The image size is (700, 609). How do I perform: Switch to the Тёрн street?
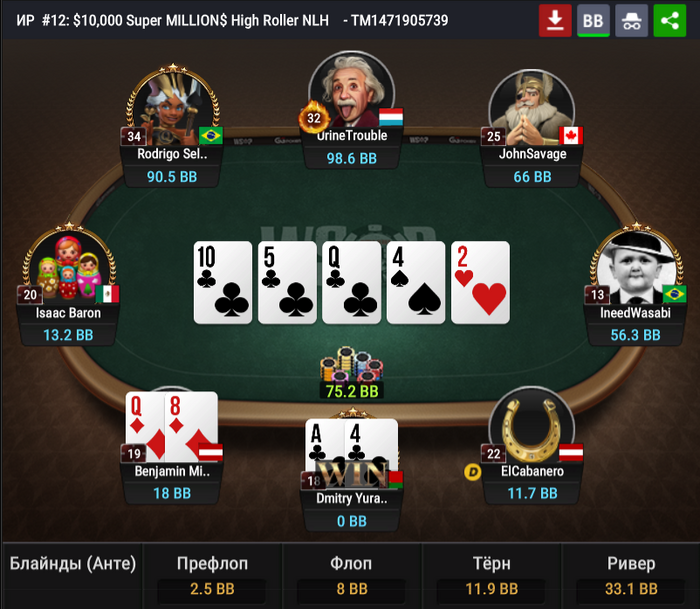point(491,577)
